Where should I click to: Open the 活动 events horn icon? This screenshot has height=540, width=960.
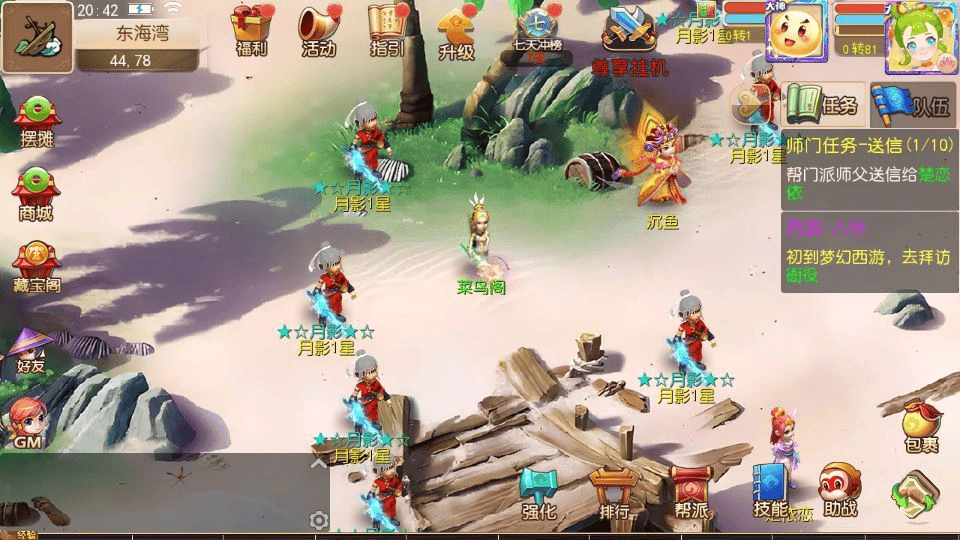(318, 28)
